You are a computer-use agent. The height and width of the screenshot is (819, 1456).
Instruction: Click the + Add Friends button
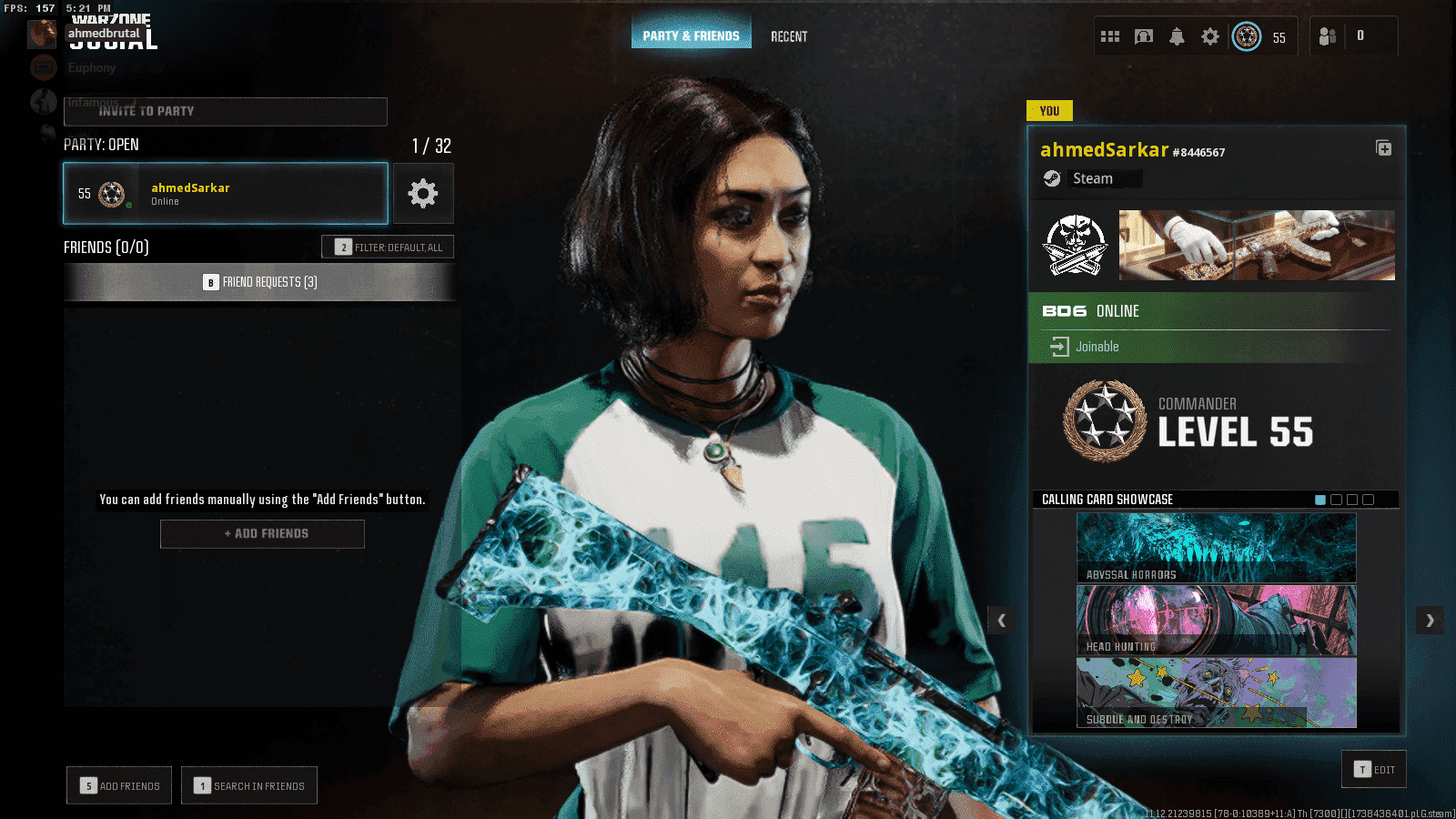pos(262,533)
